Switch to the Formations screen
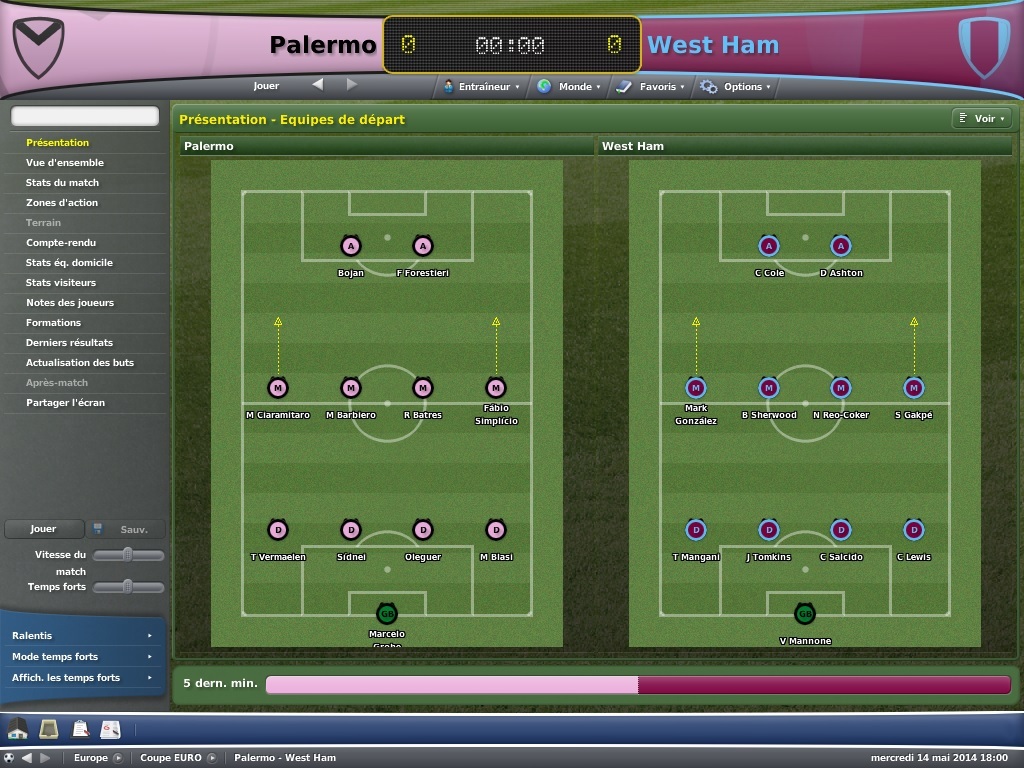The width and height of the screenshot is (1024, 768). coord(54,323)
